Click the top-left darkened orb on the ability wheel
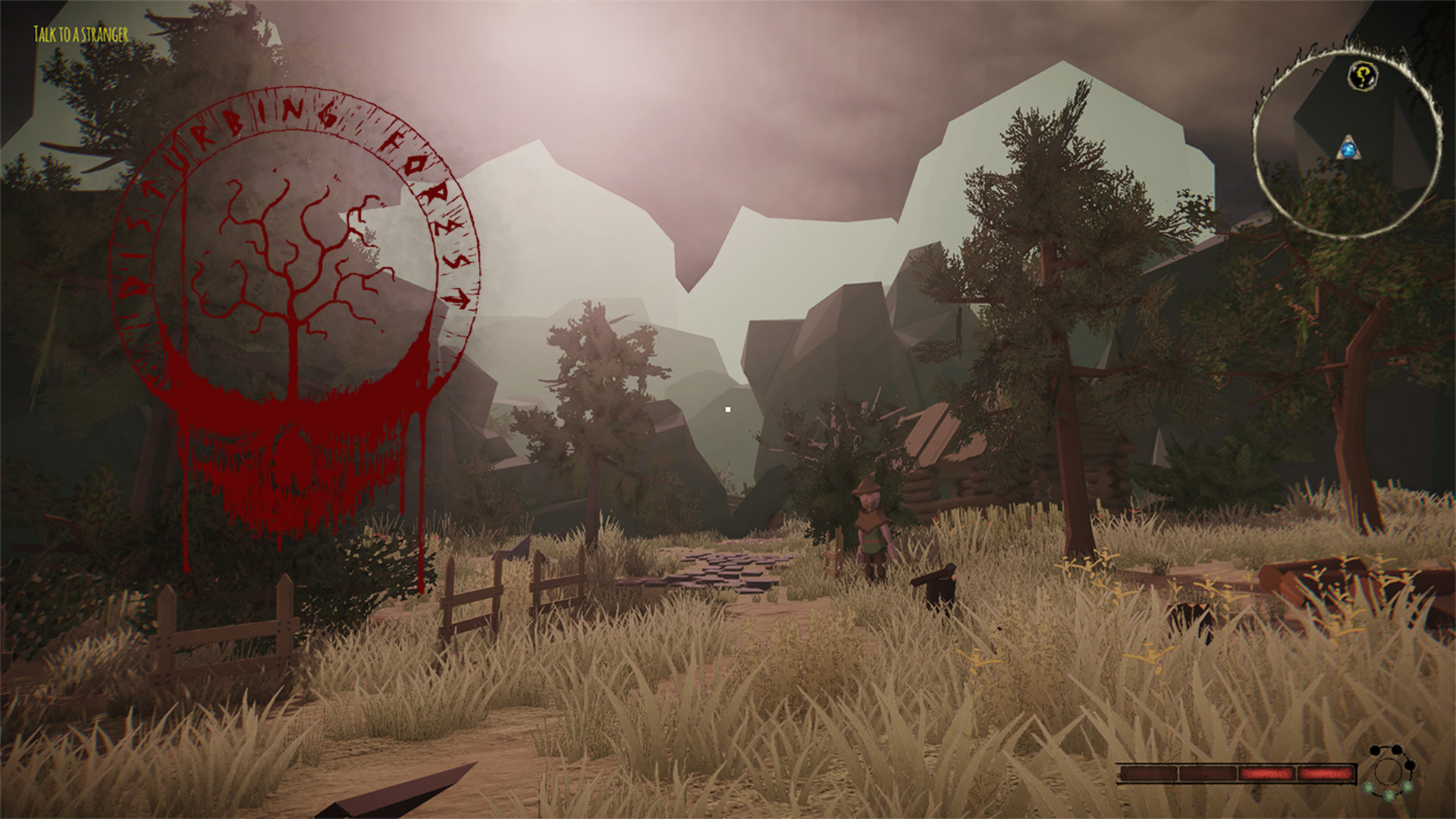The height and width of the screenshot is (819, 1456). (1374, 751)
